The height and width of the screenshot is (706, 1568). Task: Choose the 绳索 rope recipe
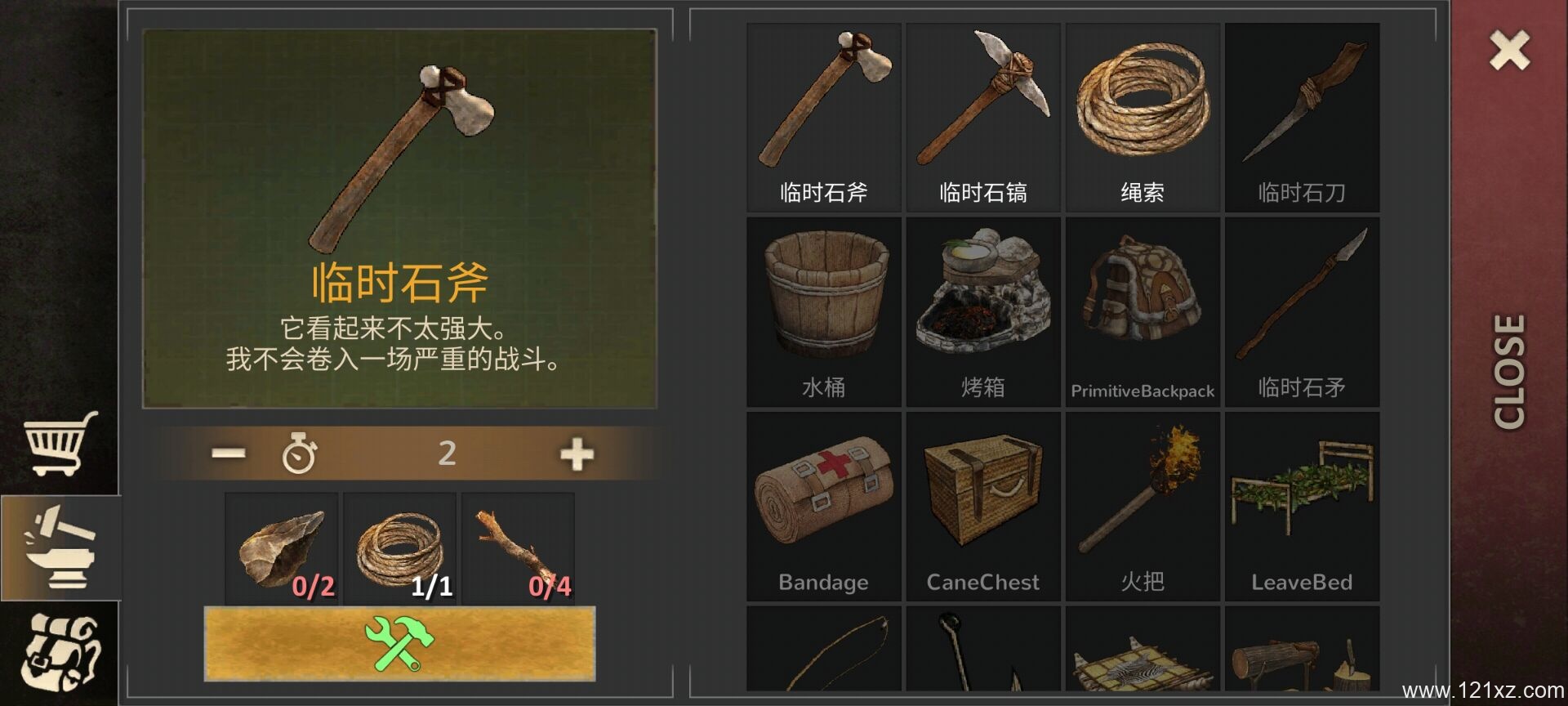point(1142,118)
